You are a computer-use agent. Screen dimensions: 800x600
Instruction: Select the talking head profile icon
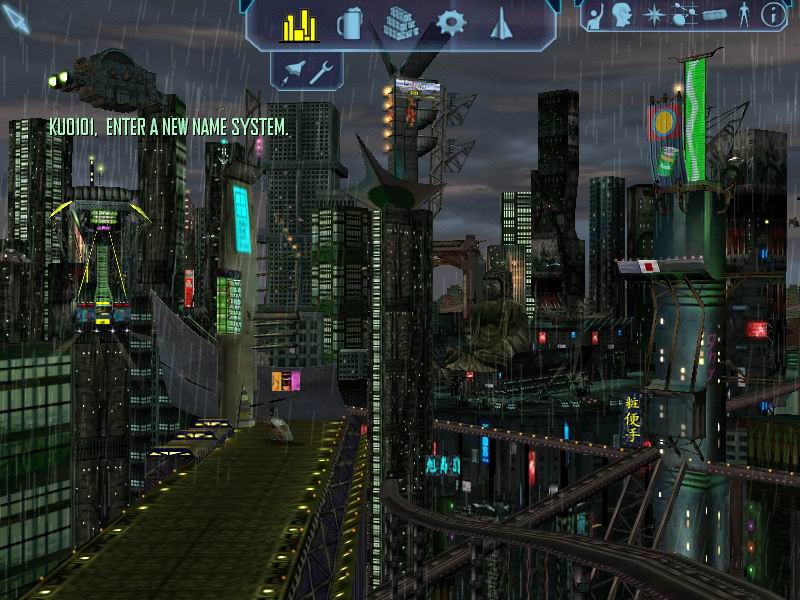coord(621,15)
